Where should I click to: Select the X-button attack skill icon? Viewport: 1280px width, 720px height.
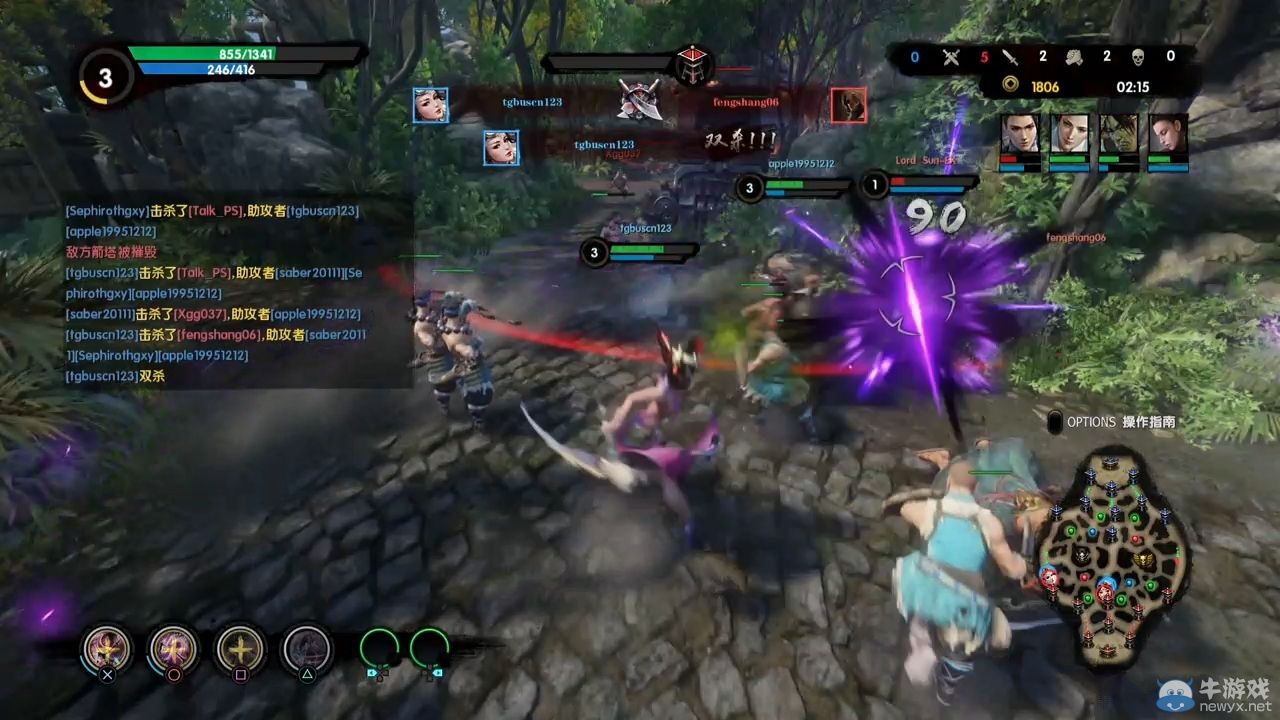point(107,649)
